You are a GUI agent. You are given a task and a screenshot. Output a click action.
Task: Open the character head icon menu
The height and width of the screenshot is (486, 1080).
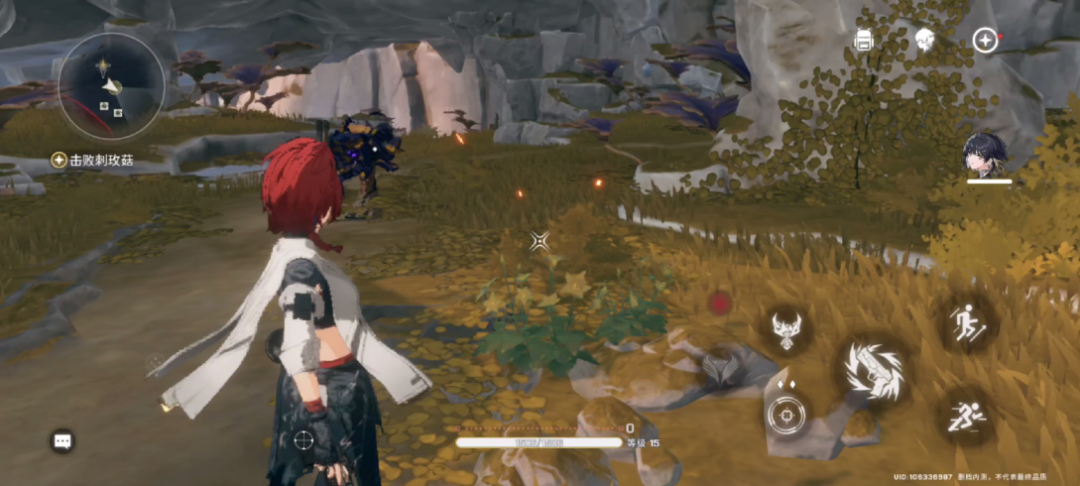click(924, 40)
